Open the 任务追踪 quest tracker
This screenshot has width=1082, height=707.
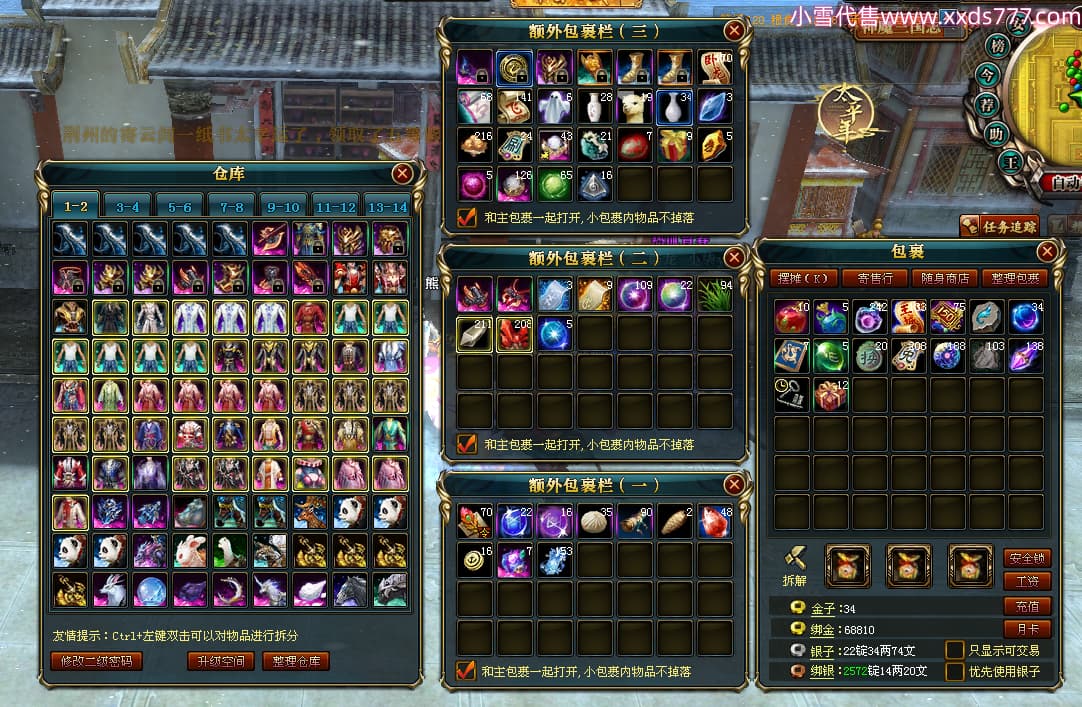pyautogui.click(x=1000, y=226)
